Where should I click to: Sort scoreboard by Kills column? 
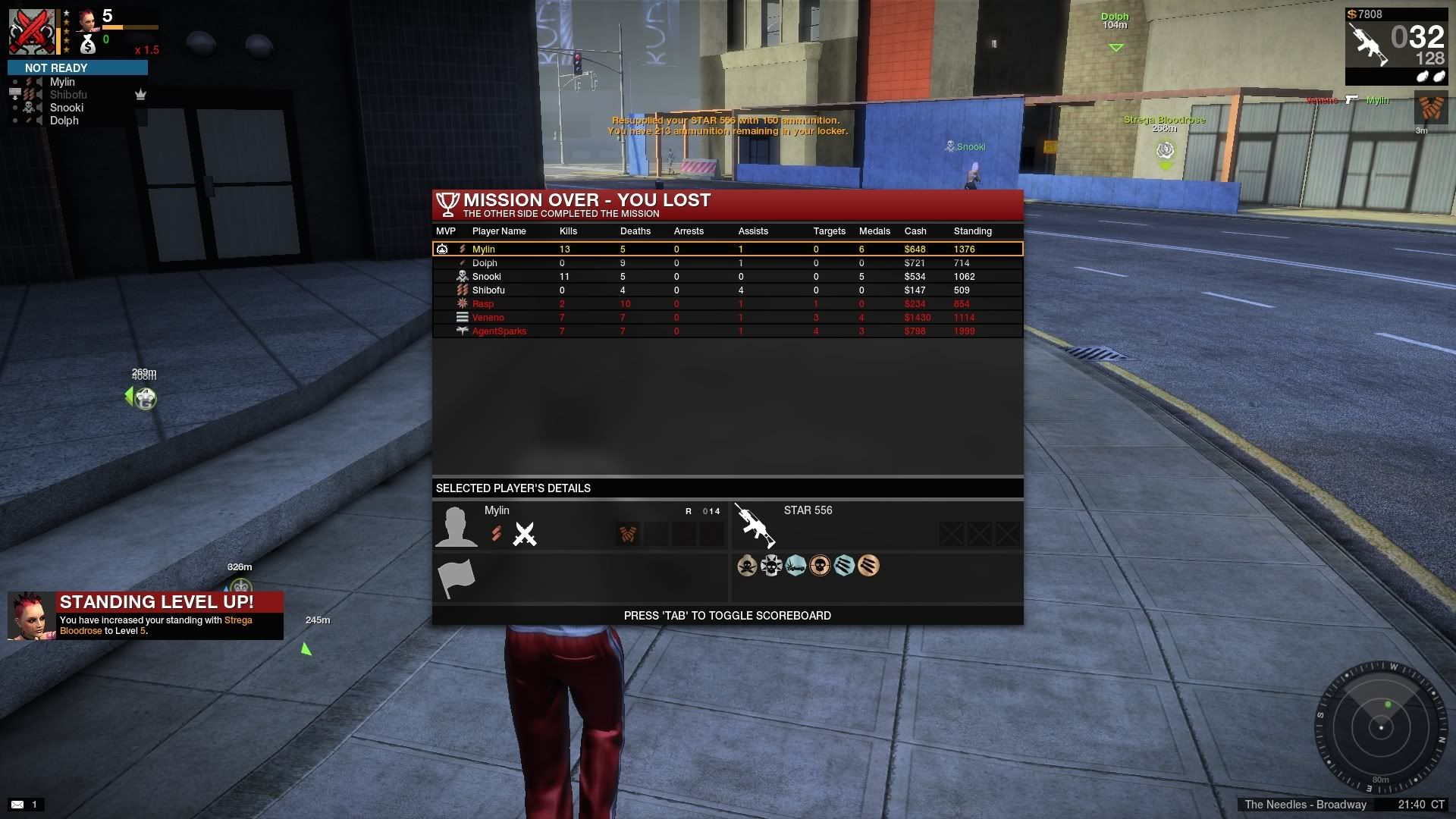pos(568,231)
